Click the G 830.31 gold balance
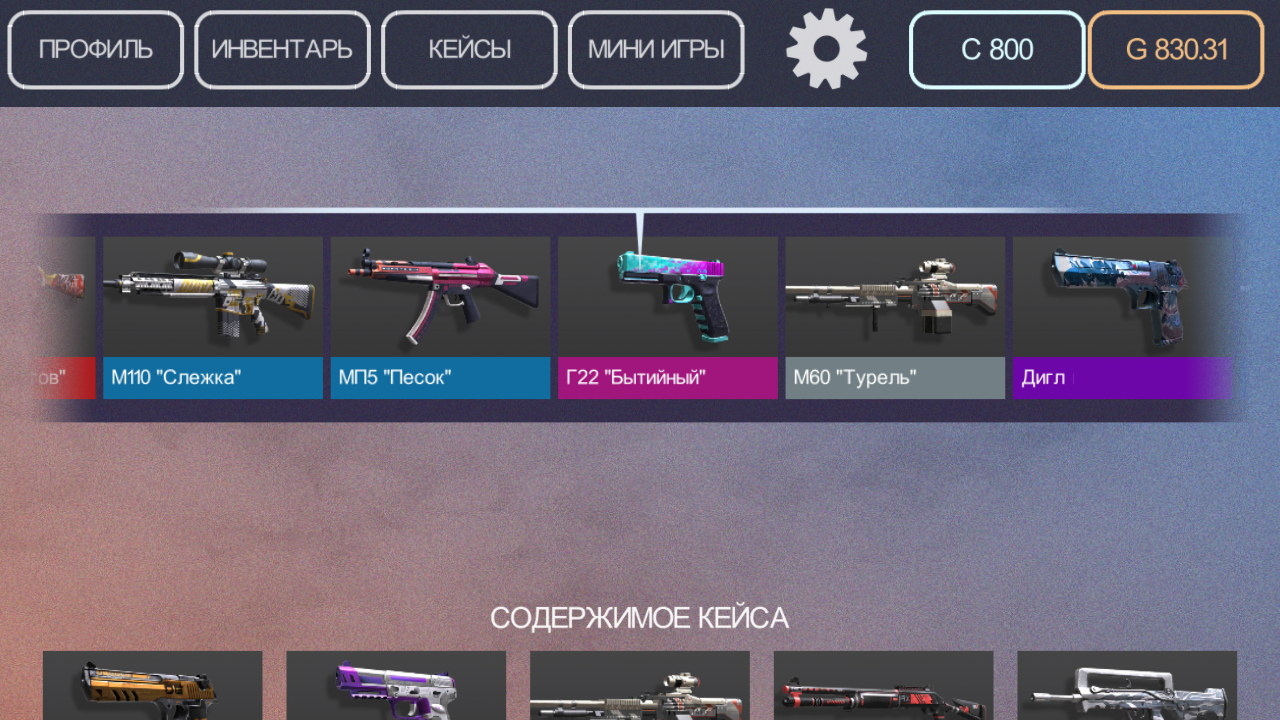1280x720 pixels. click(x=1175, y=50)
